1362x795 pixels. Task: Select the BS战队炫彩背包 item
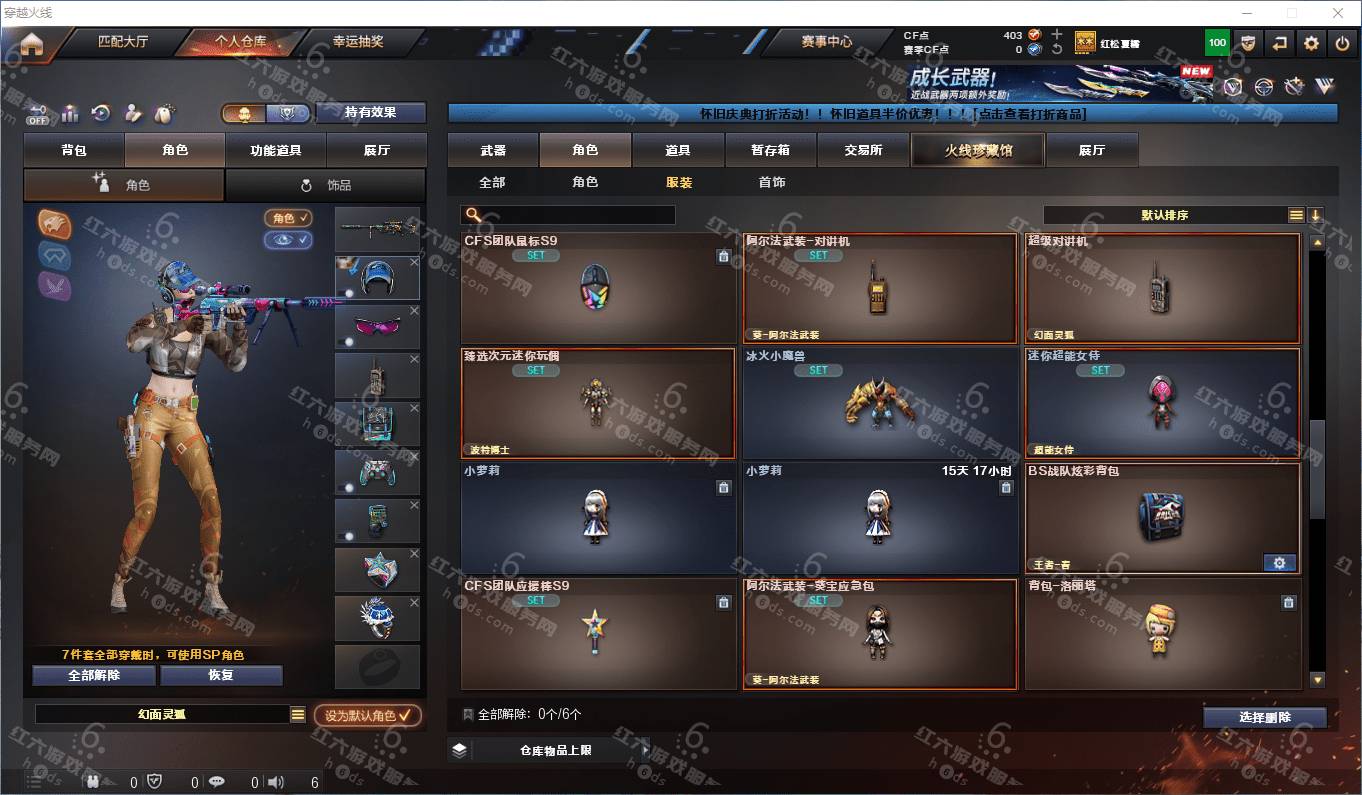(1162, 517)
